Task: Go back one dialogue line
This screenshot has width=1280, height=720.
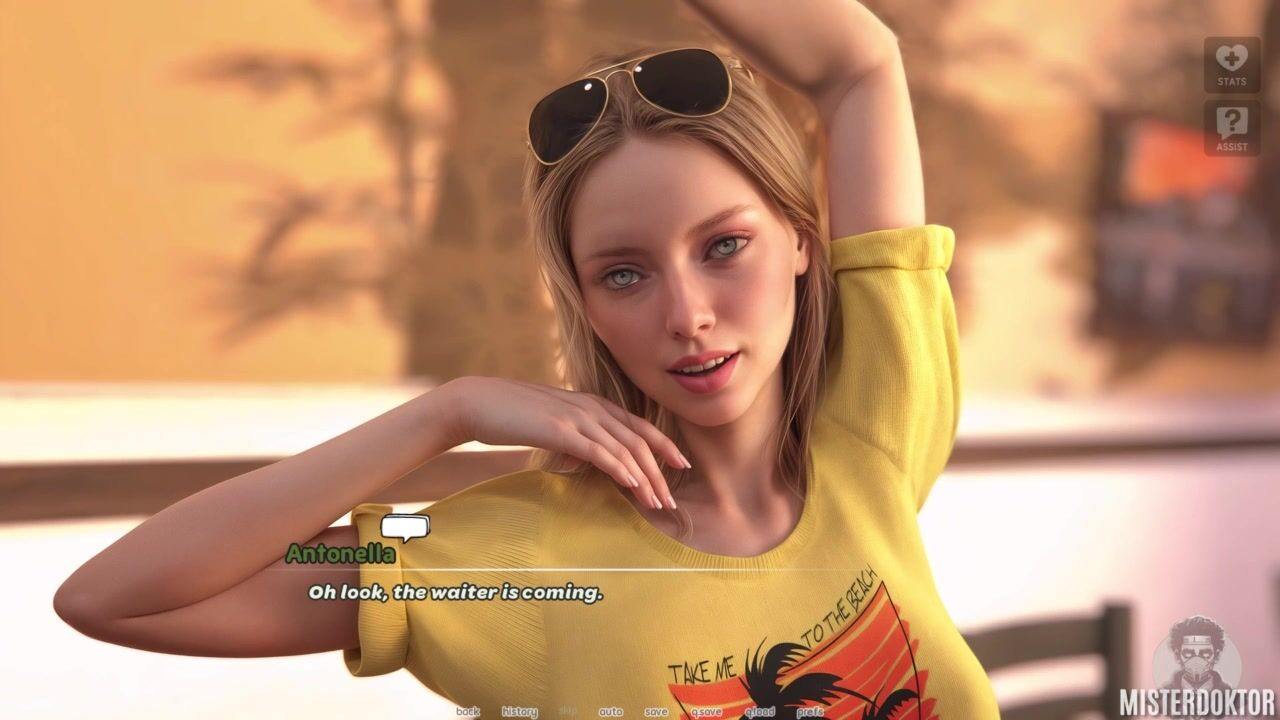Action: point(467,712)
